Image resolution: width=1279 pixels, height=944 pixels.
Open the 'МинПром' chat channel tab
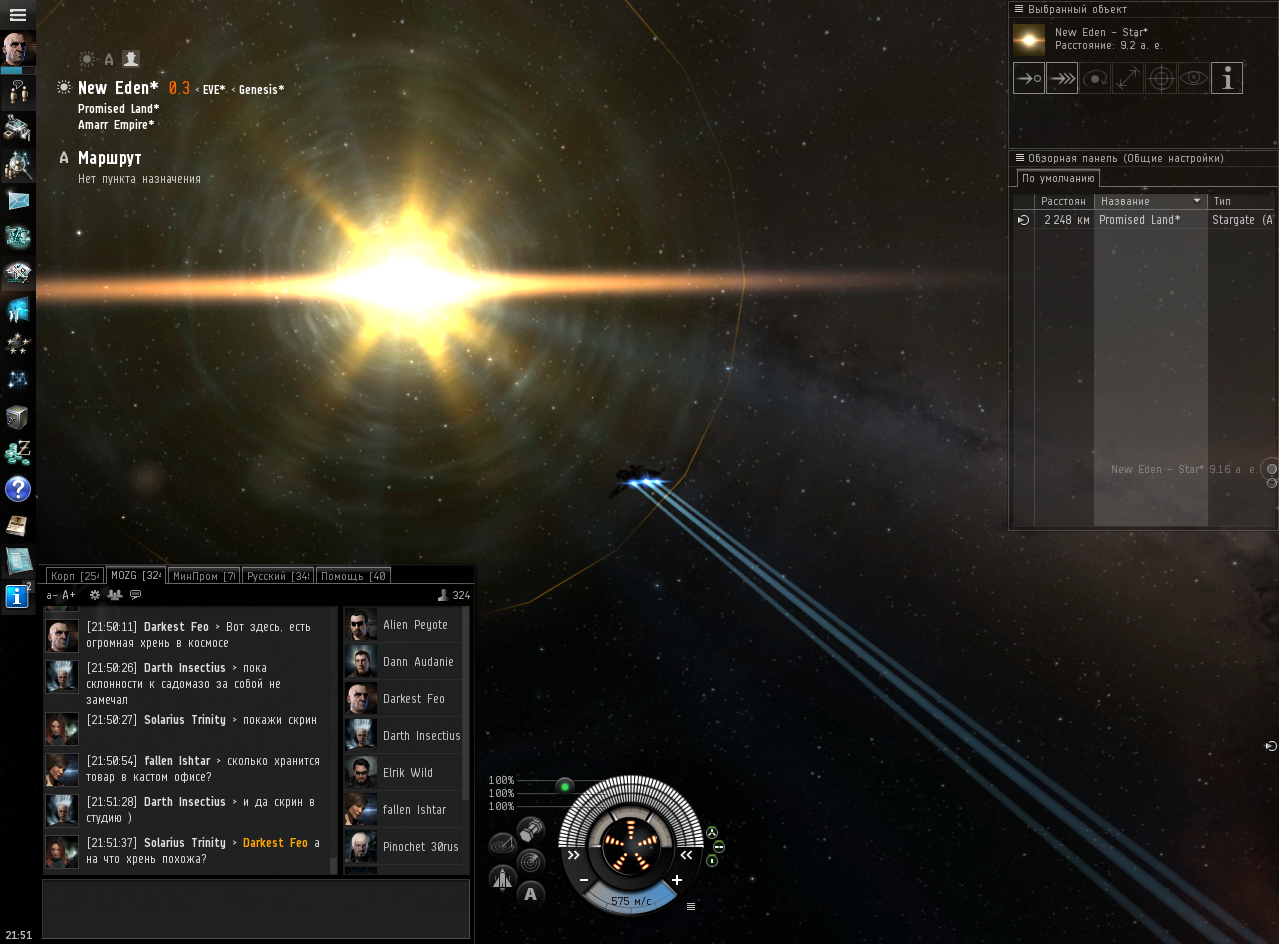pos(204,576)
